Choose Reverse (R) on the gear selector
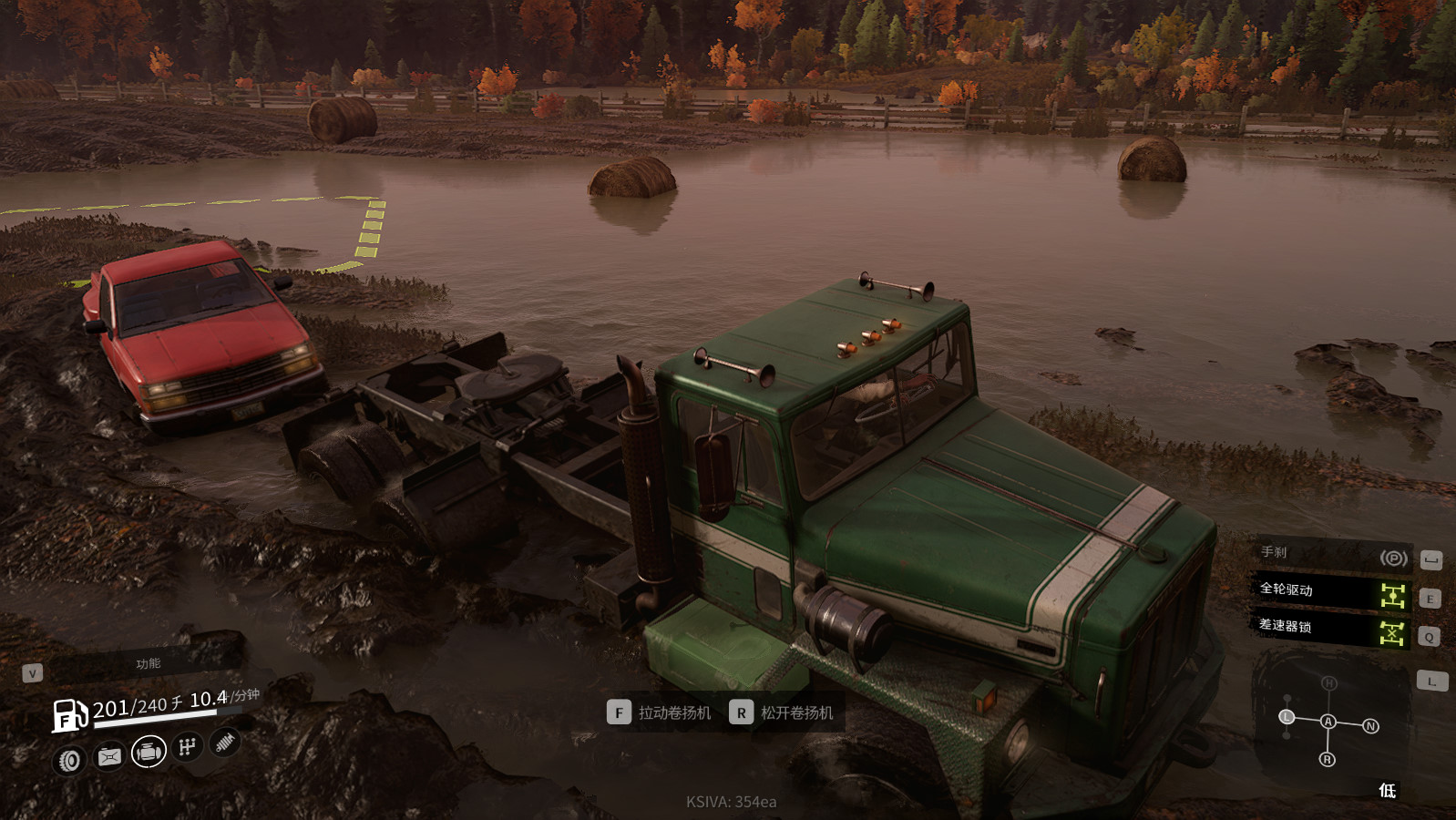Image resolution: width=1456 pixels, height=820 pixels. click(1328, 759)
